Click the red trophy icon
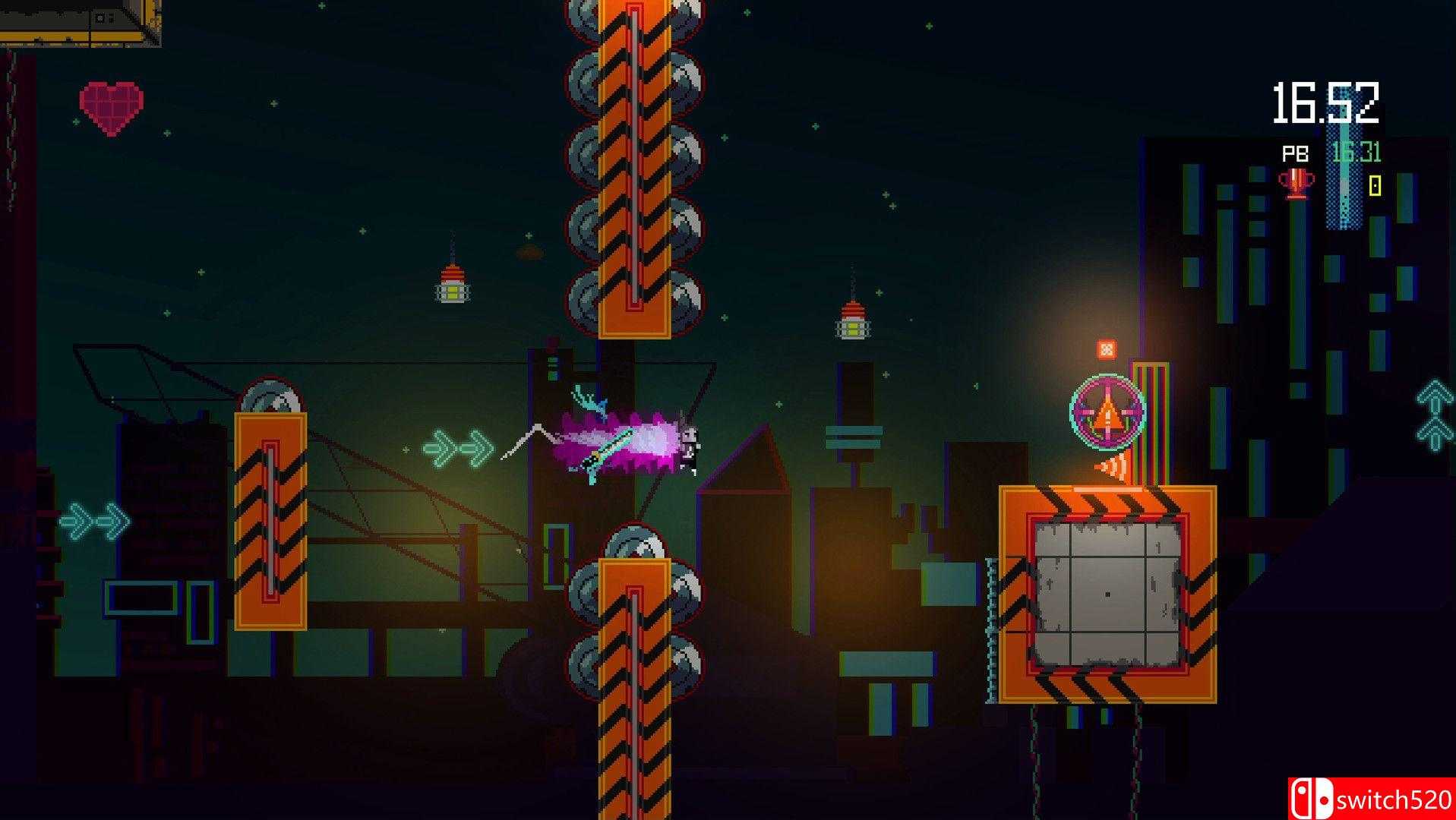This screenshot has width=1456, height=820. [1296, 184]
